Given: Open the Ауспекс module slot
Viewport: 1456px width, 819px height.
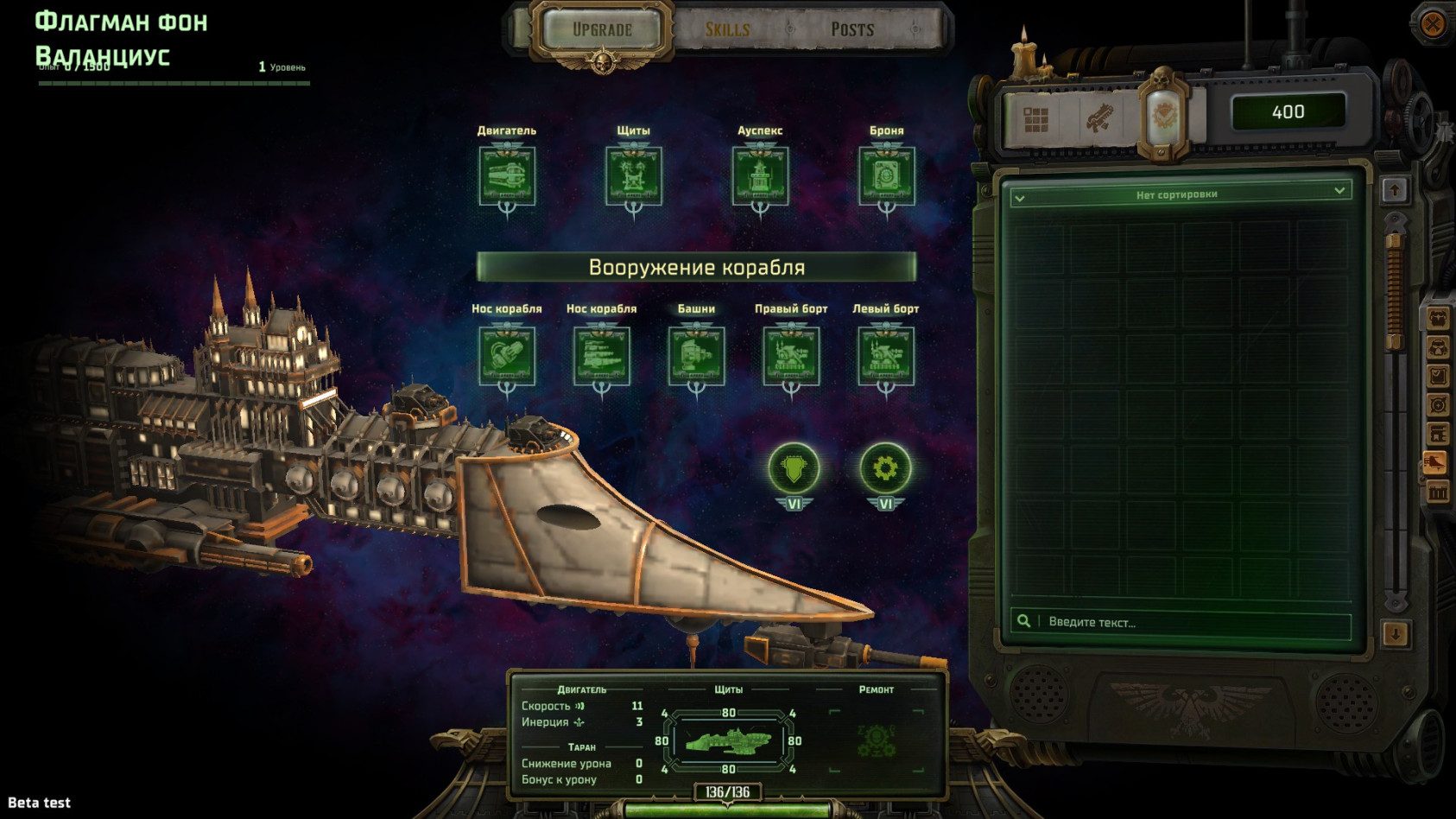Looking at the screenshot, I should pos(760,176).
